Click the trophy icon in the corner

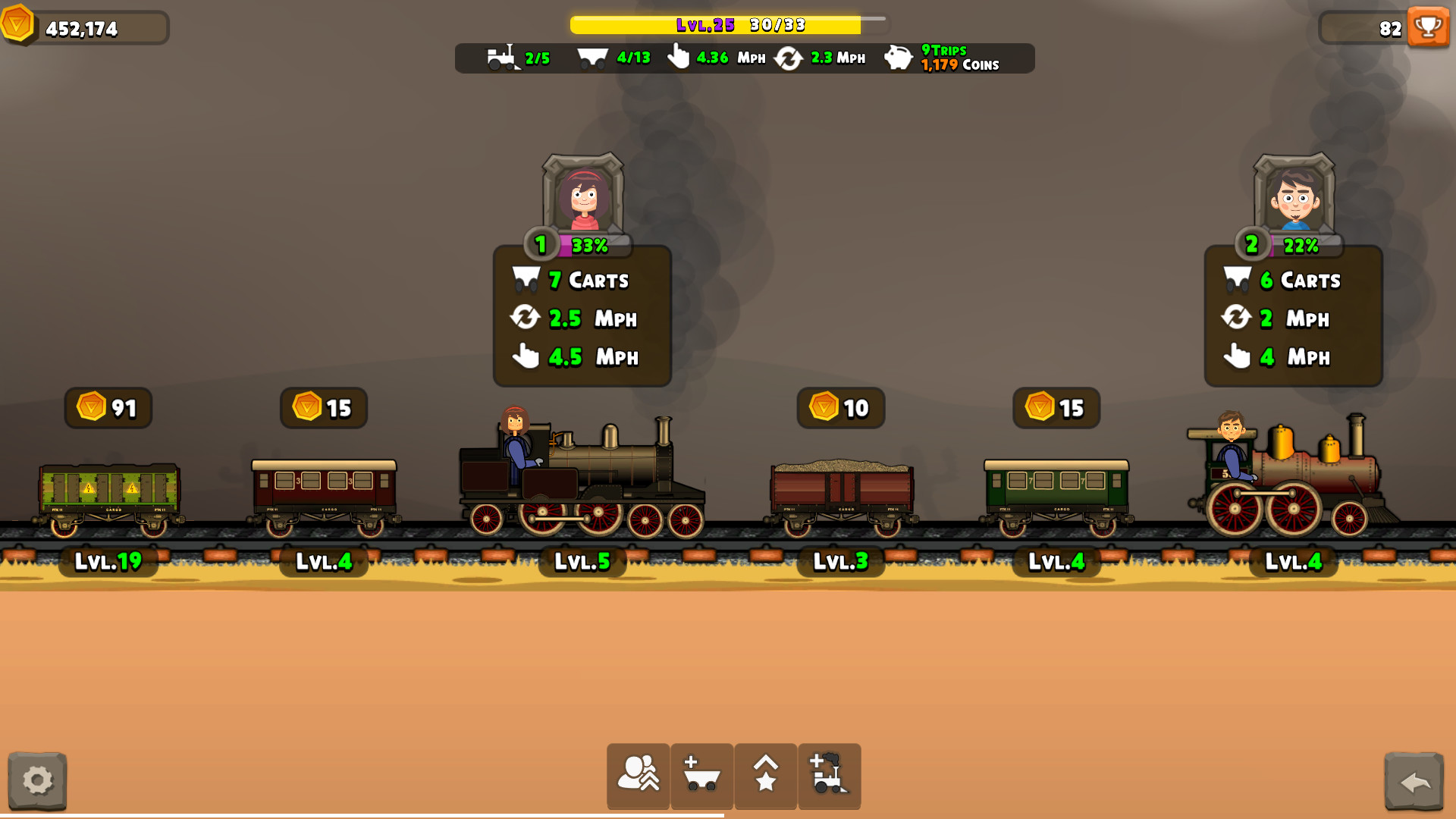coord(1429,27)
